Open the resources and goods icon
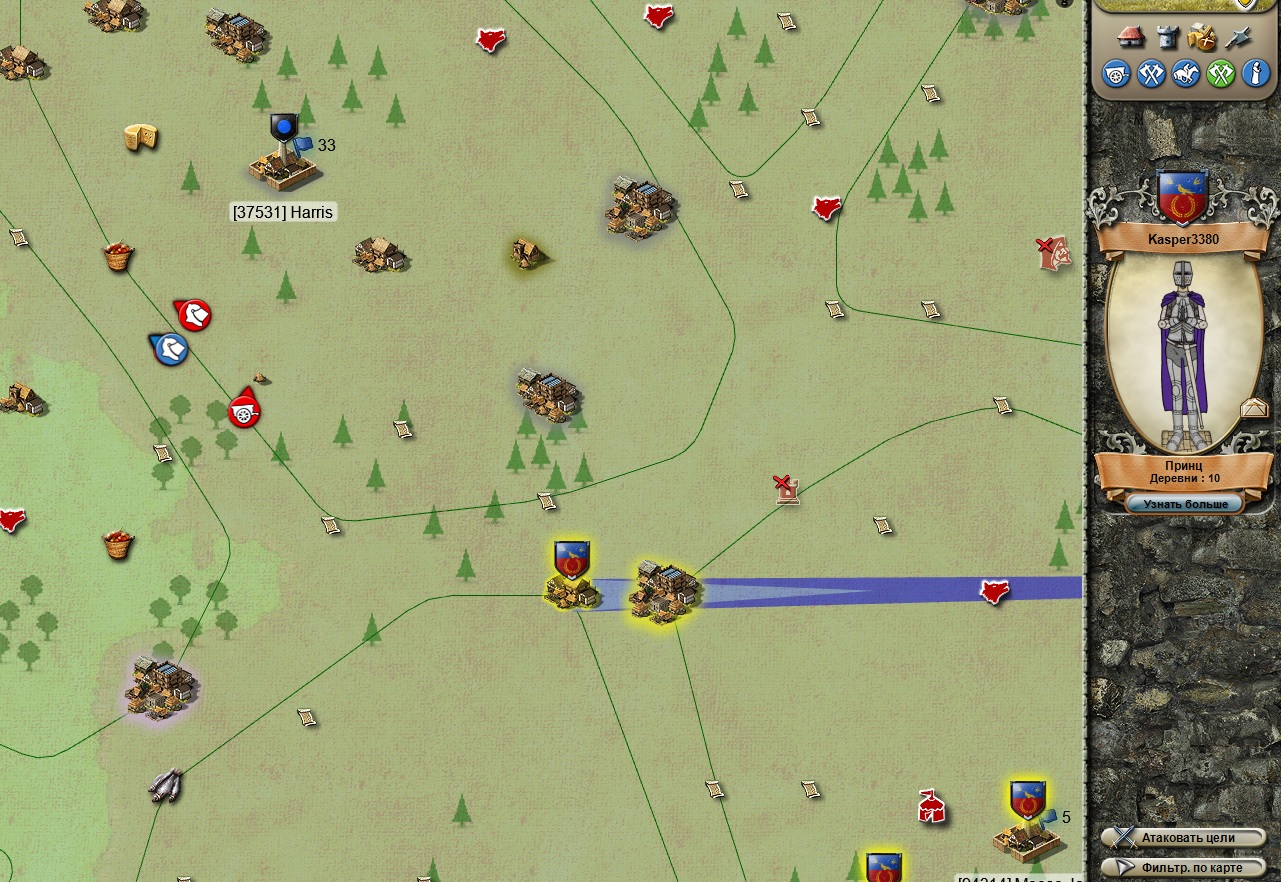 [x=1202, y=37]
